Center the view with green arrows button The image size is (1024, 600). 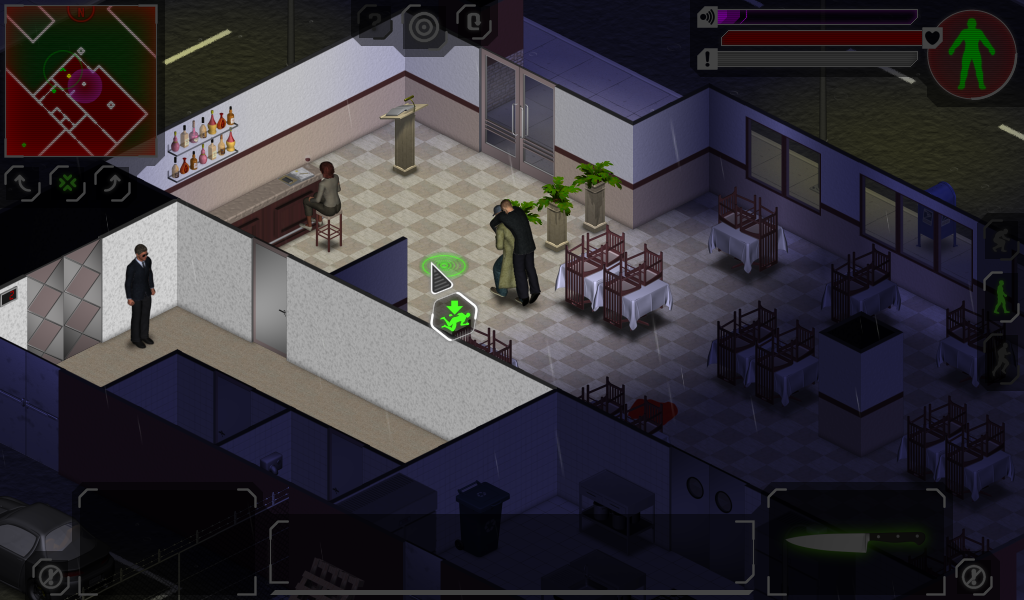point(67,184)
